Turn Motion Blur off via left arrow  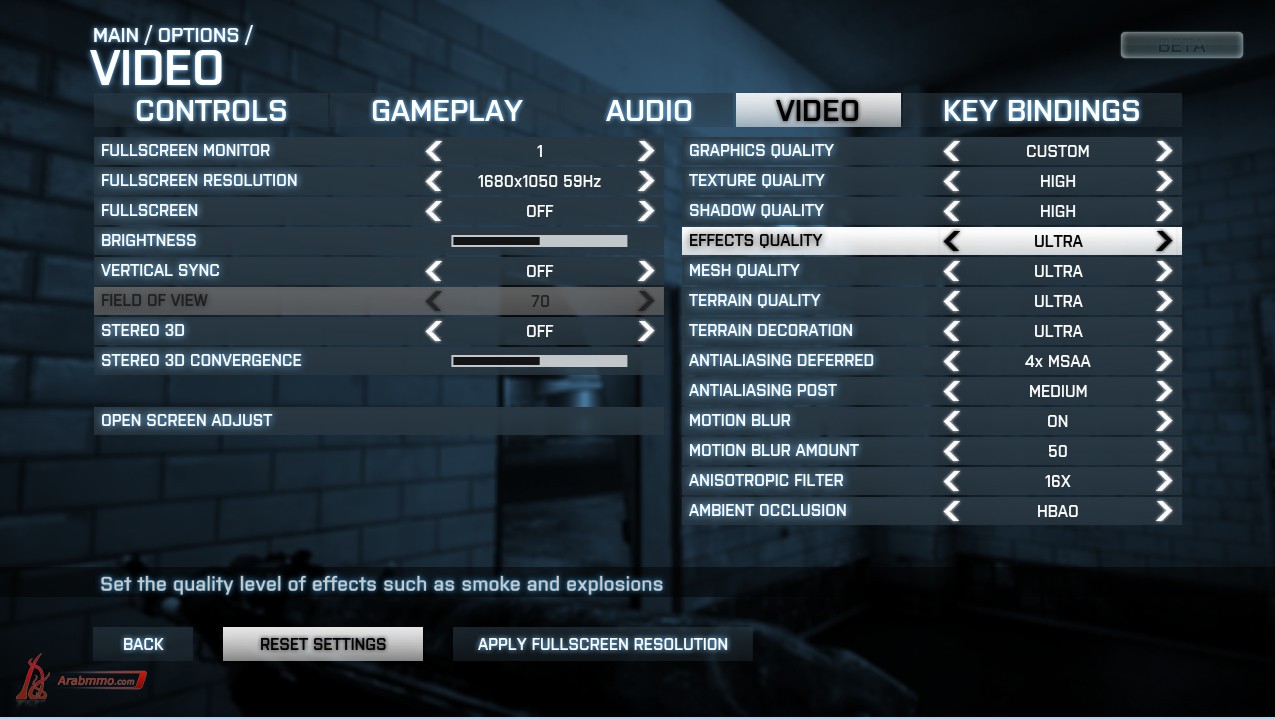[952, 421]
